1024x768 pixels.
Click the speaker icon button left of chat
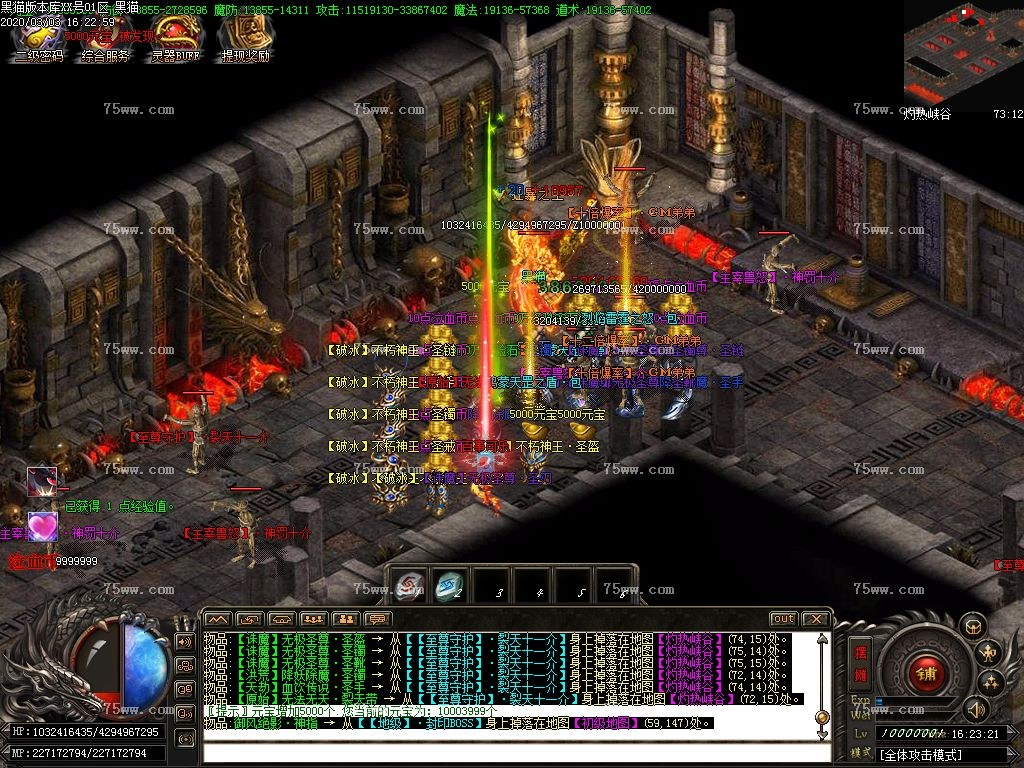184,641
